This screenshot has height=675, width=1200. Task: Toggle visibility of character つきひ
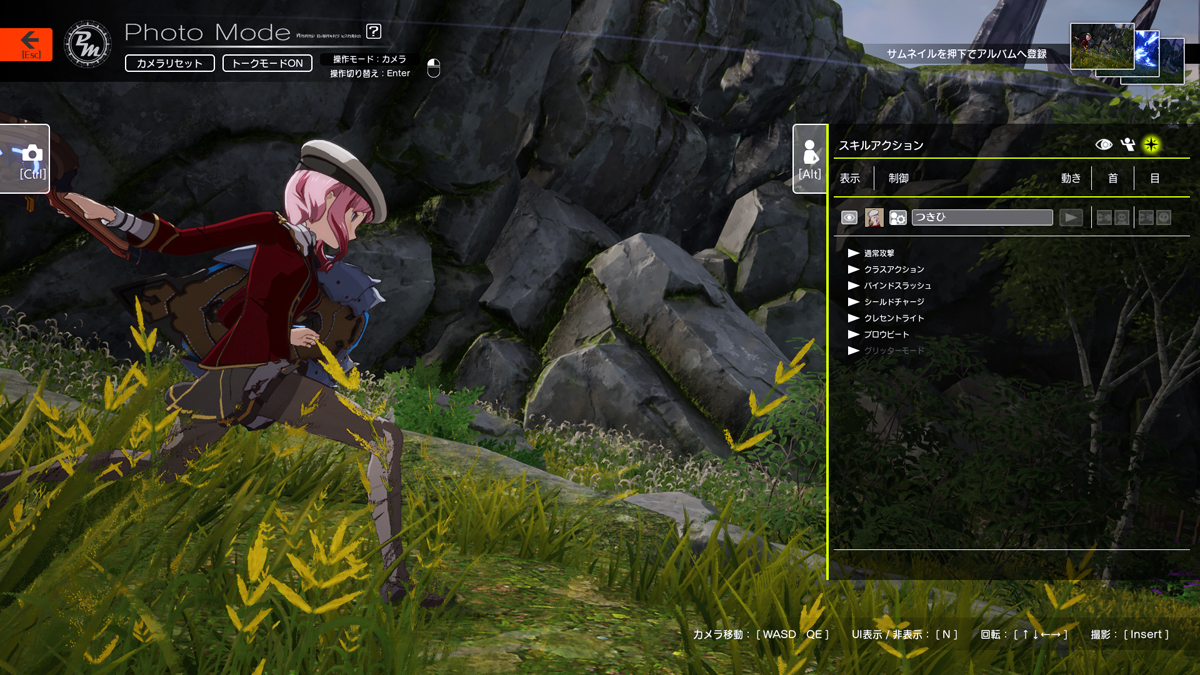[x=849, y=217]
